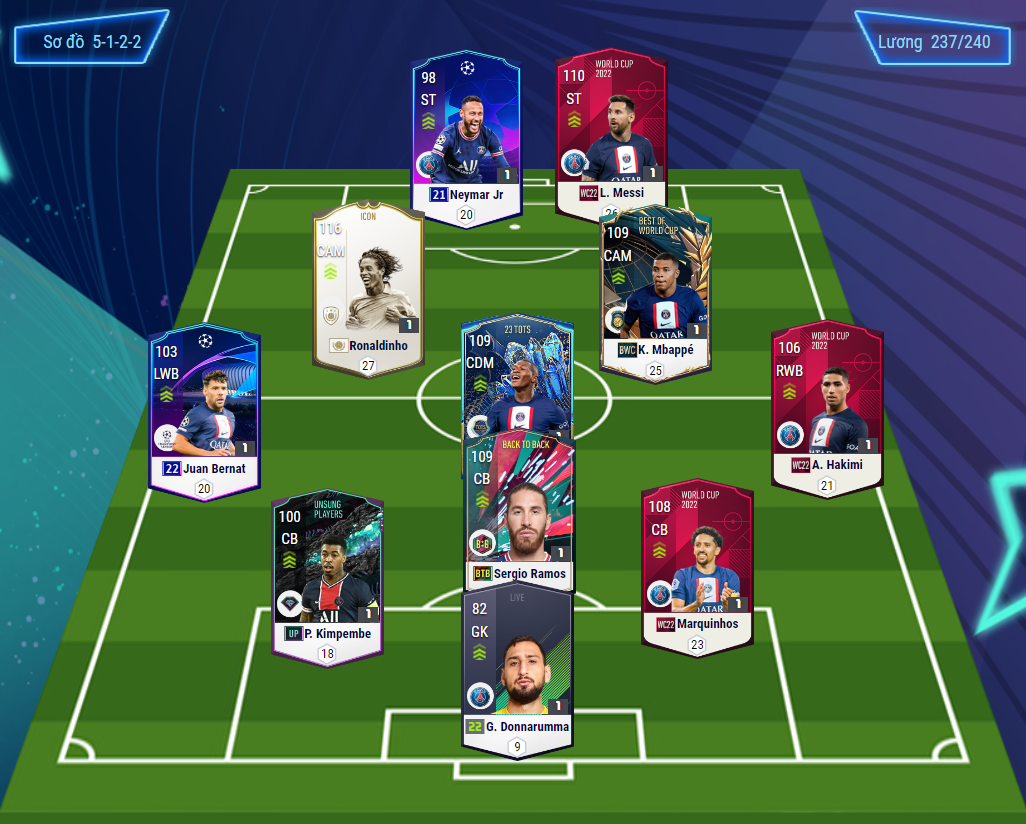
Task: Select goalkeeper G. Donnarumma's card
Action: pos(516,665)
